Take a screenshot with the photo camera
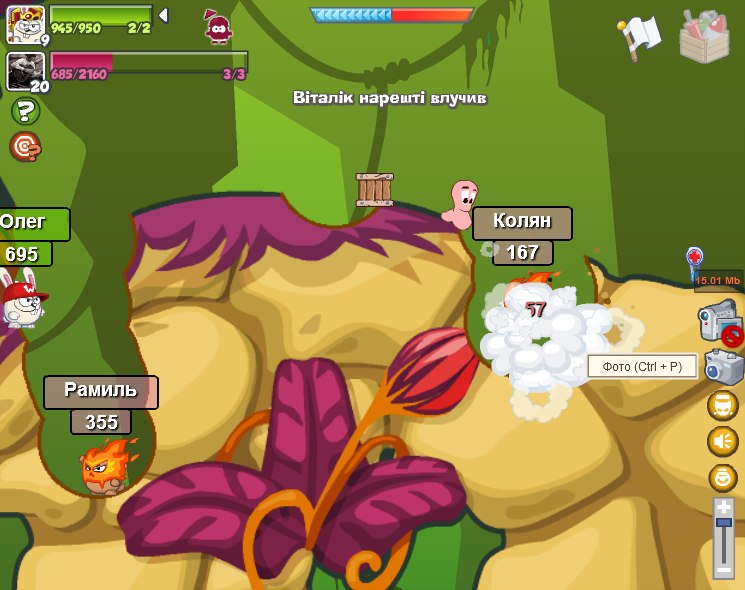 click(723, 367)
